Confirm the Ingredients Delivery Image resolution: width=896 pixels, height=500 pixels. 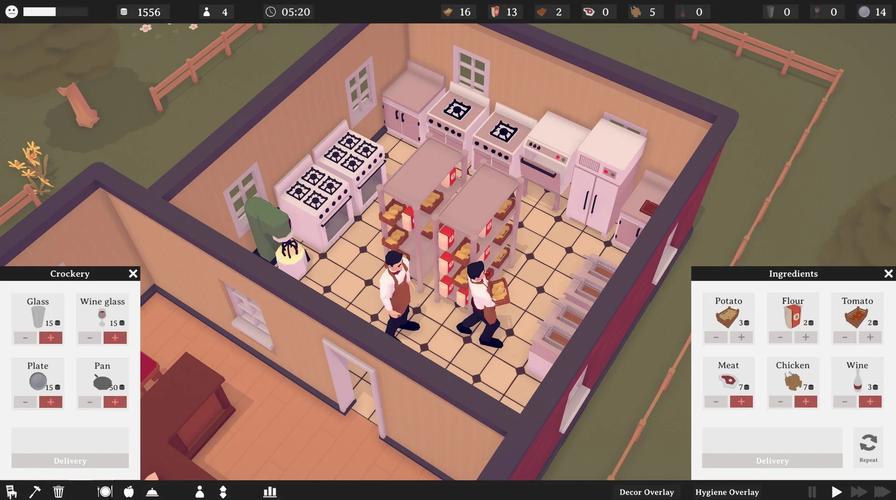[772, 461]
